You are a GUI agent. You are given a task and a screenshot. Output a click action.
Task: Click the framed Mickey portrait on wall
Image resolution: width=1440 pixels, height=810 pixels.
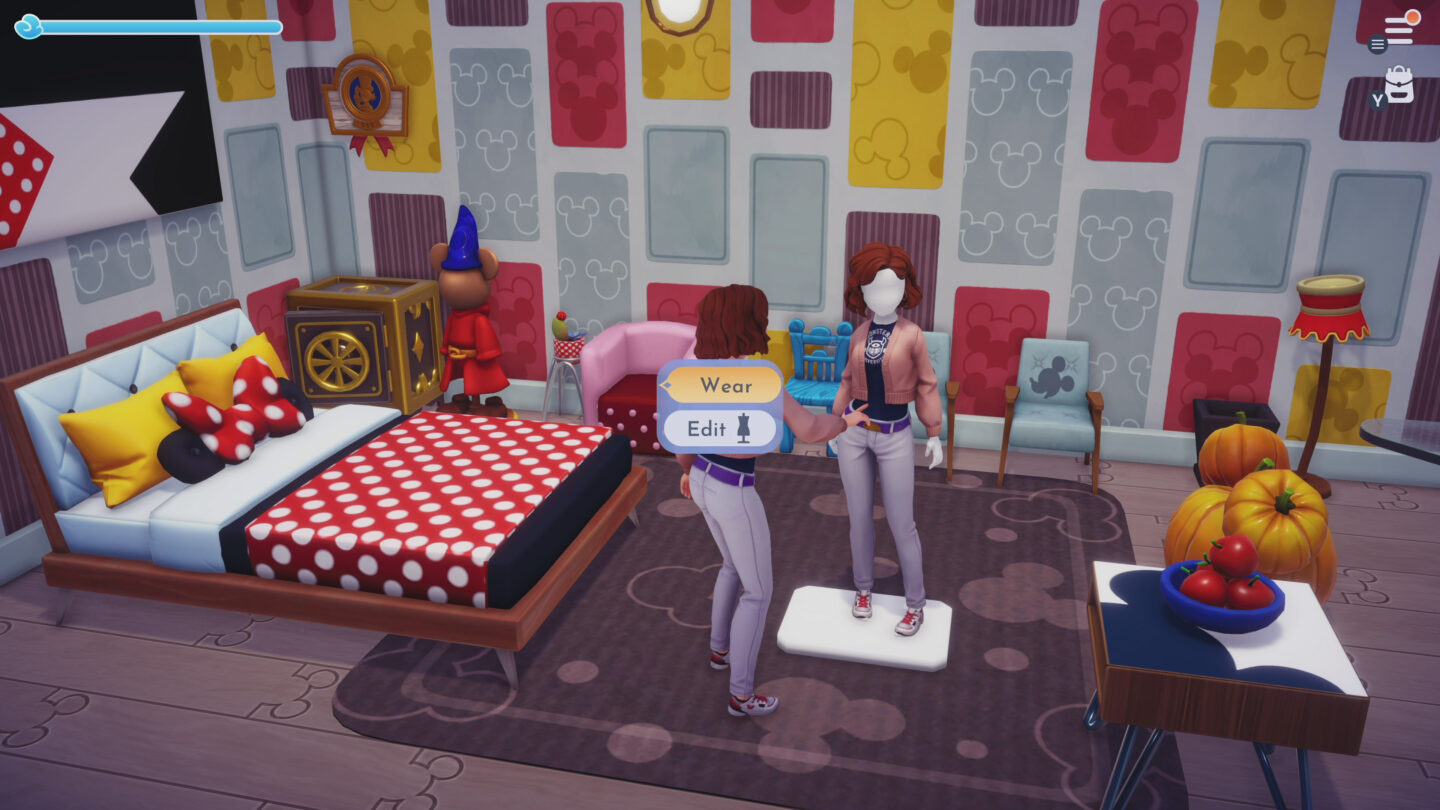(365, 95)
